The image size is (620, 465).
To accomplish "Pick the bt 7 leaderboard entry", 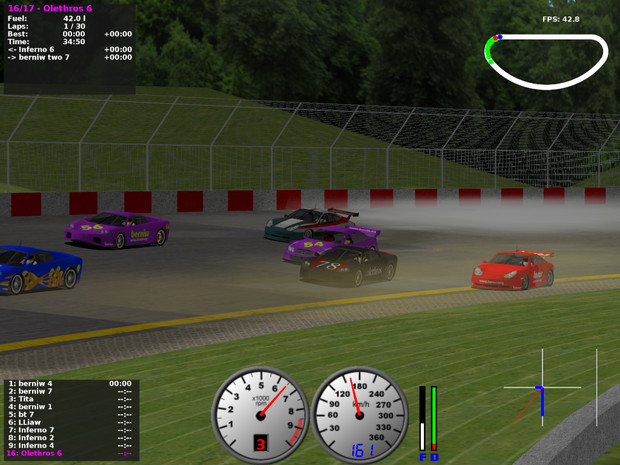I will click(22, 414).
